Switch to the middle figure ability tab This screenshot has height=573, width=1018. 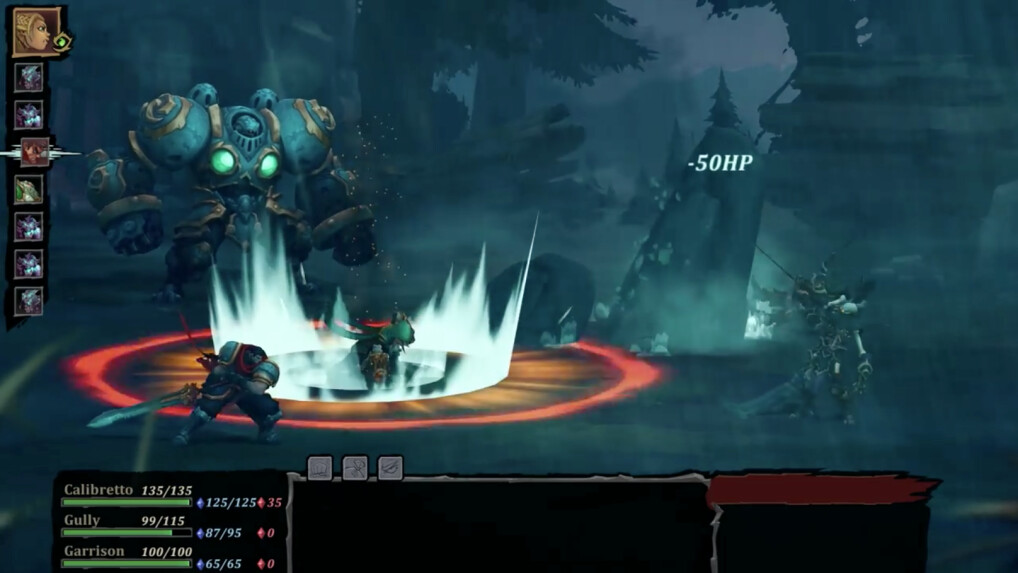(x=355, y=467)
